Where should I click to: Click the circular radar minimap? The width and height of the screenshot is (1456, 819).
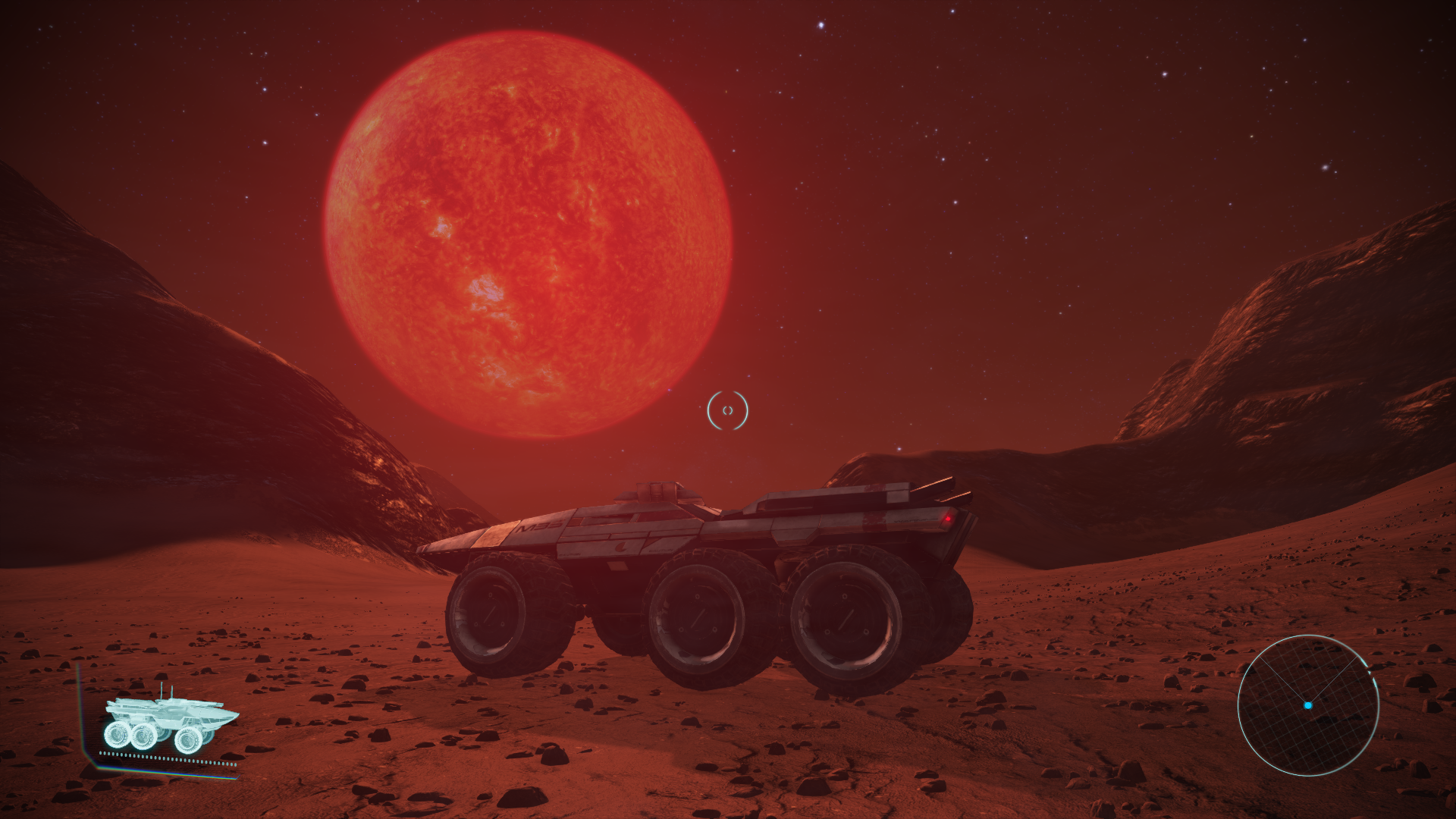click(1307, 704)
